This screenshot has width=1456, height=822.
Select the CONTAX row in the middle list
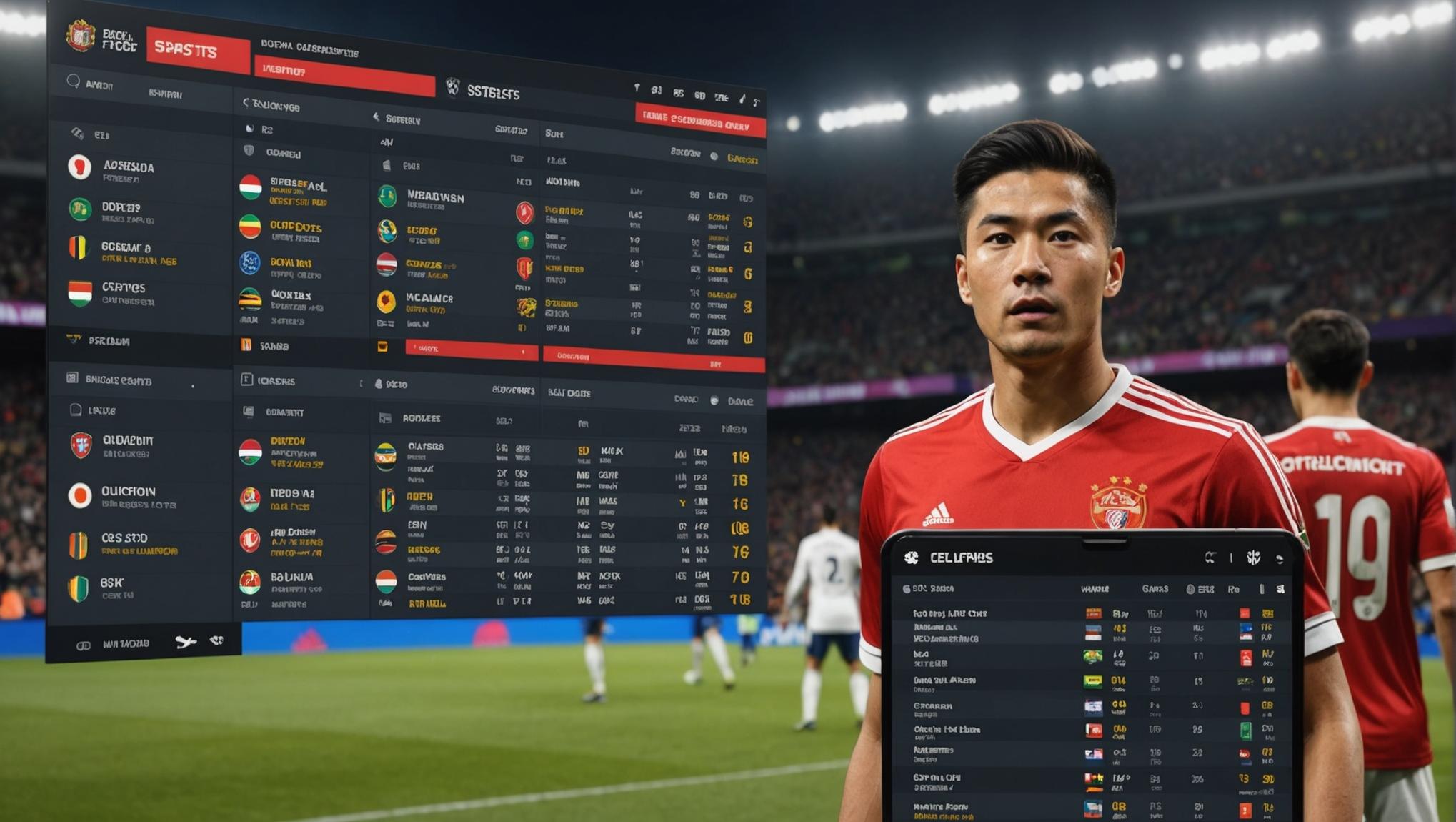pos(290,297)
